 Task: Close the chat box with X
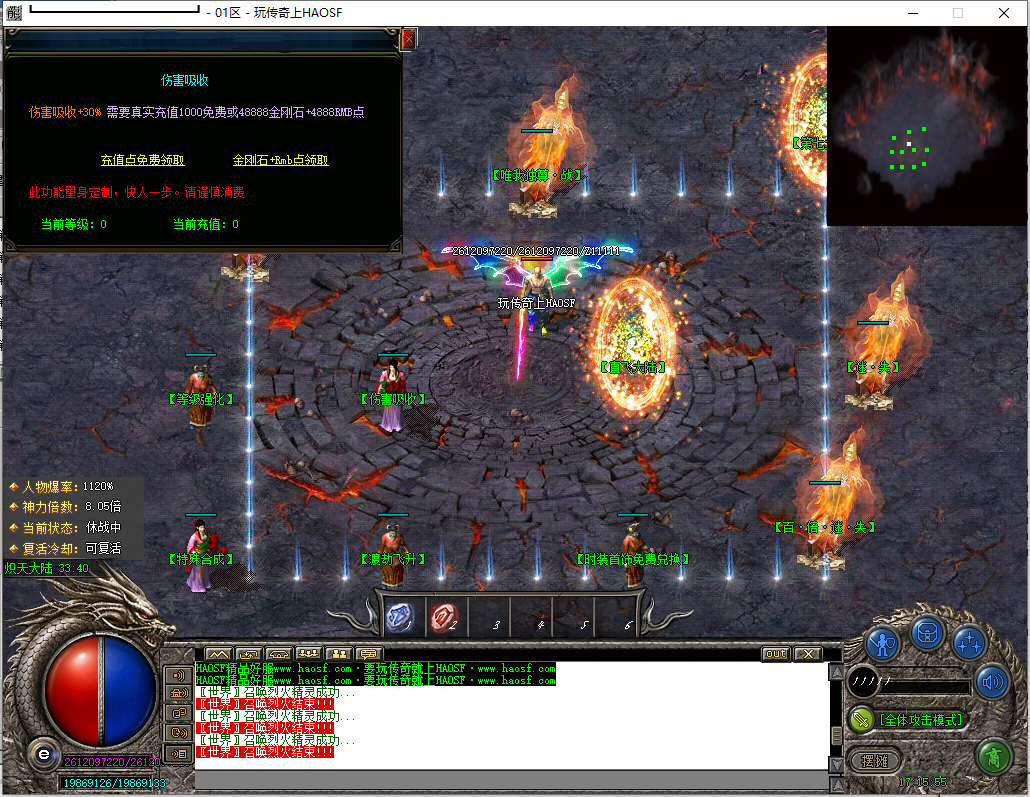(x=807, y=654)
